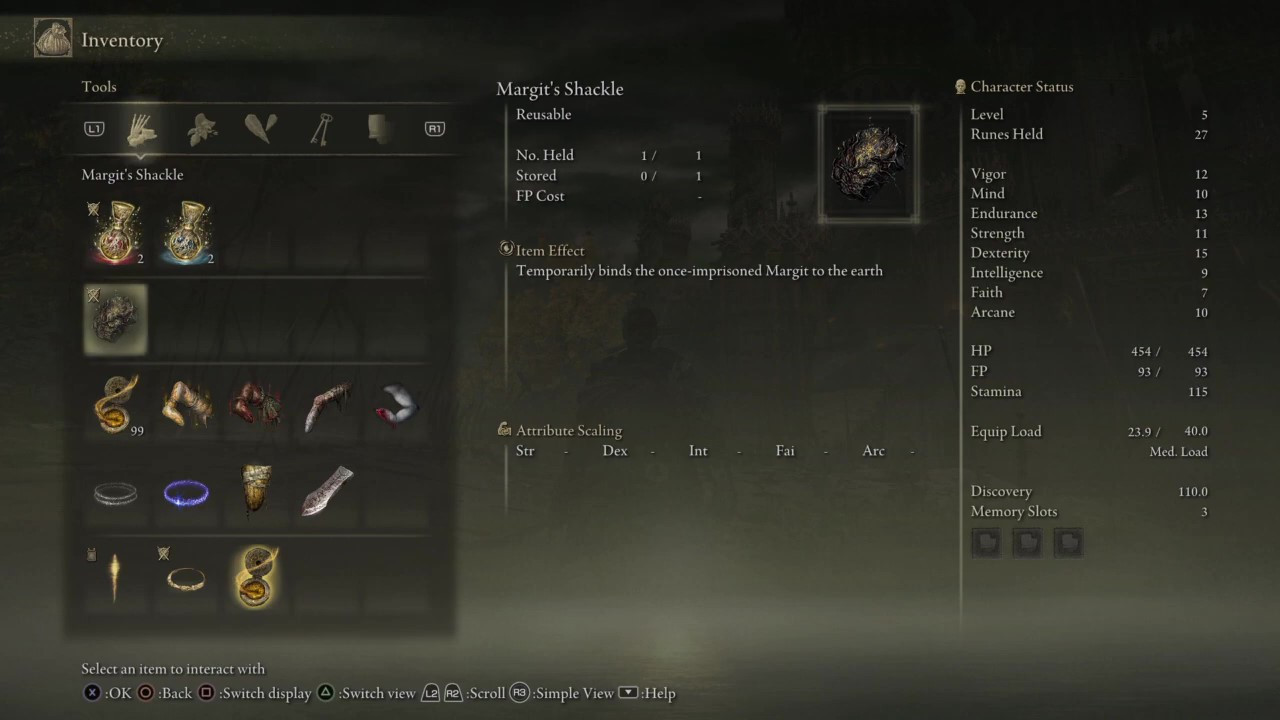Choose the glowing Blue Cipher Ring
Viewport: 1280px width, 720px height.
pyautogui.click(x=186, y=492)
